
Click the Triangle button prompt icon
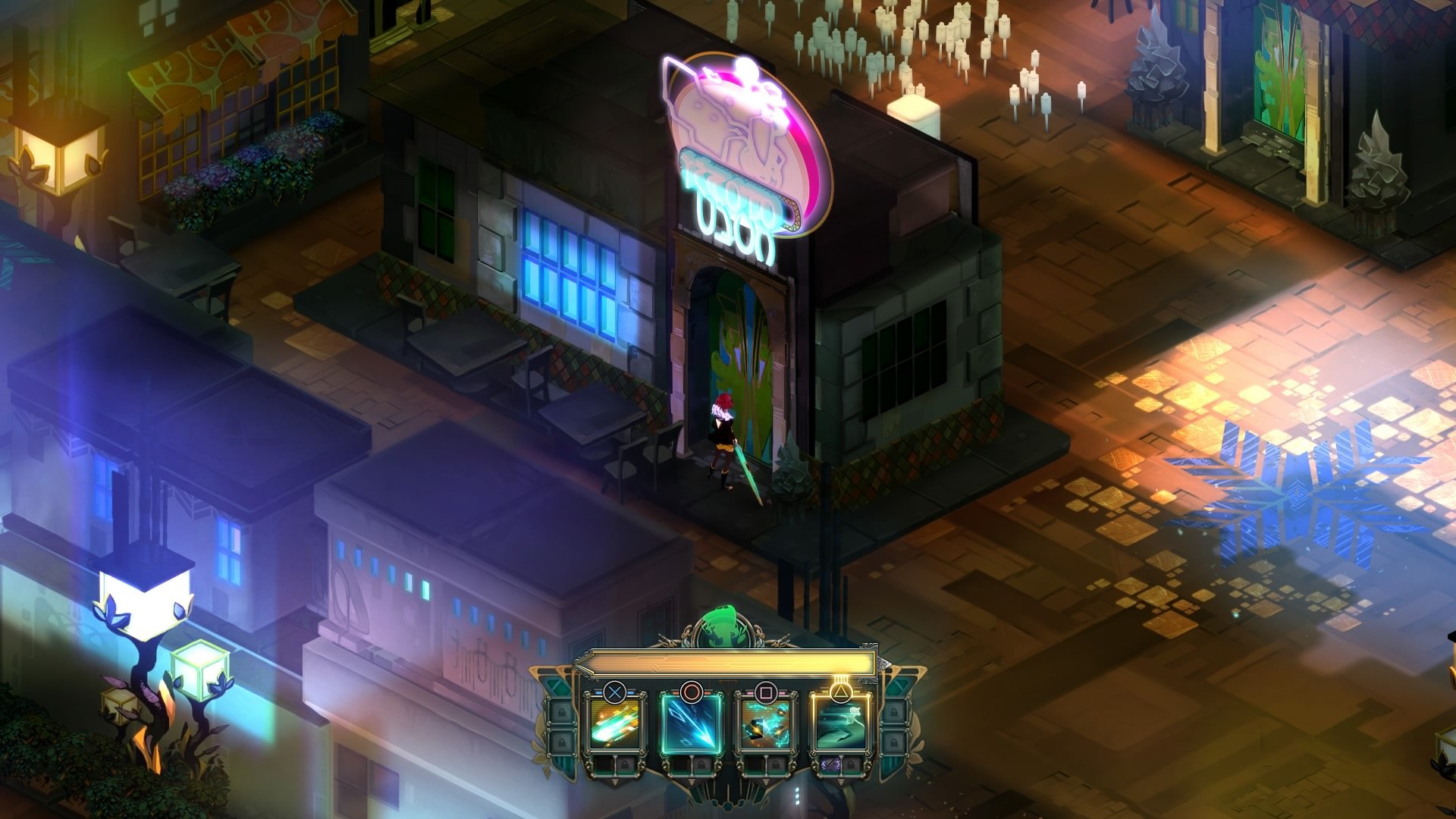tap(841, 692)
